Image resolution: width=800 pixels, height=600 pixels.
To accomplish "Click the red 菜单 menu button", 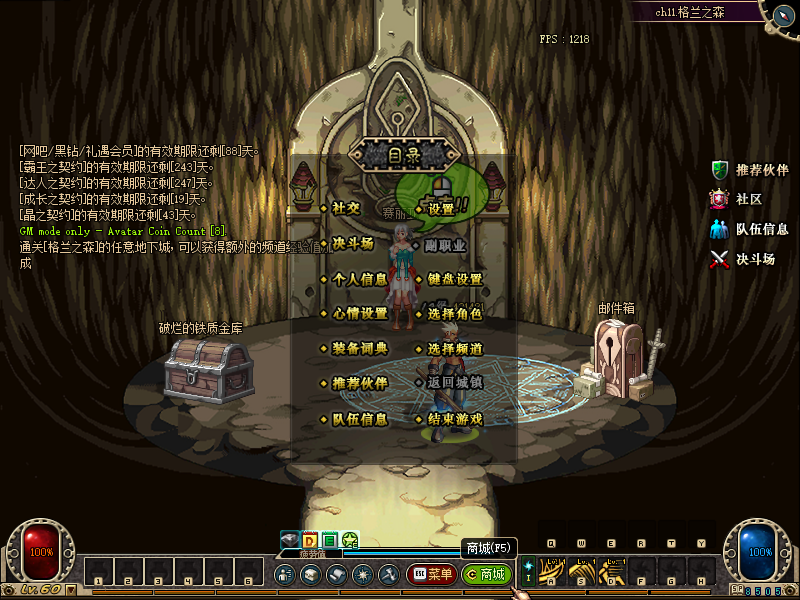I will (x=432, y=575).
